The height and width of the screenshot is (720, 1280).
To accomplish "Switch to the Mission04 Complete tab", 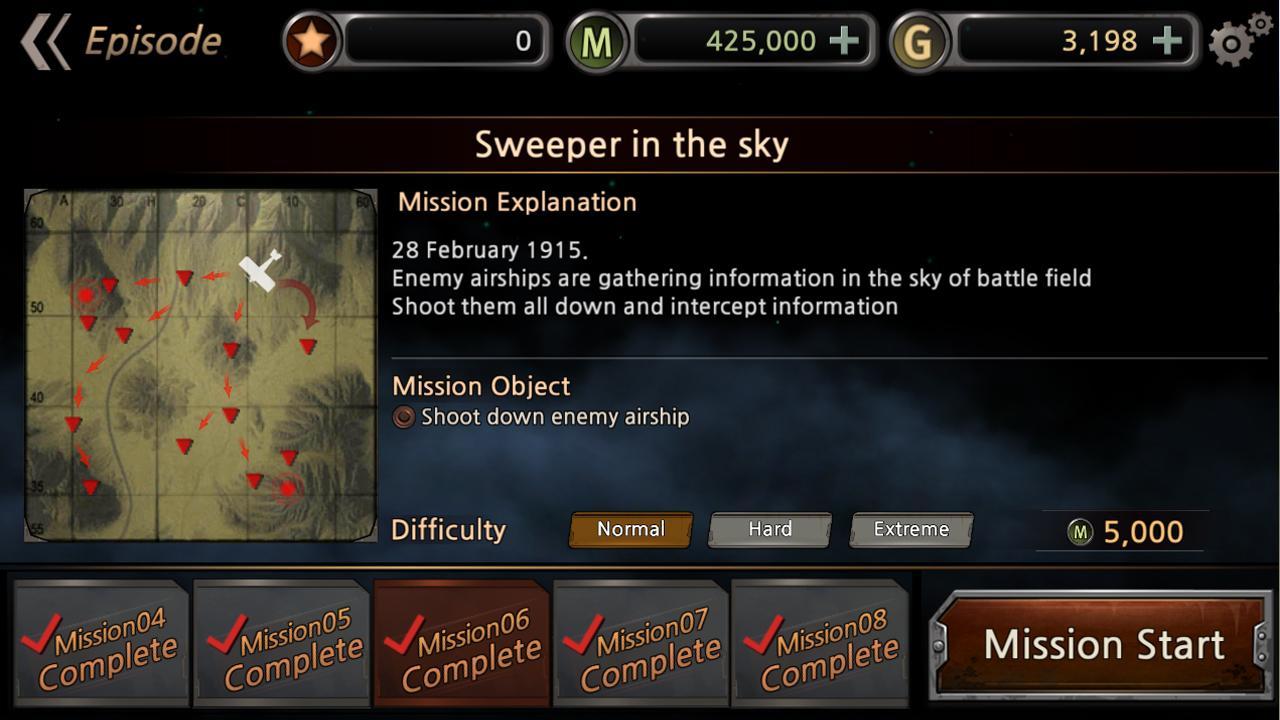I will pyautogui.click(x=100, y=644).
